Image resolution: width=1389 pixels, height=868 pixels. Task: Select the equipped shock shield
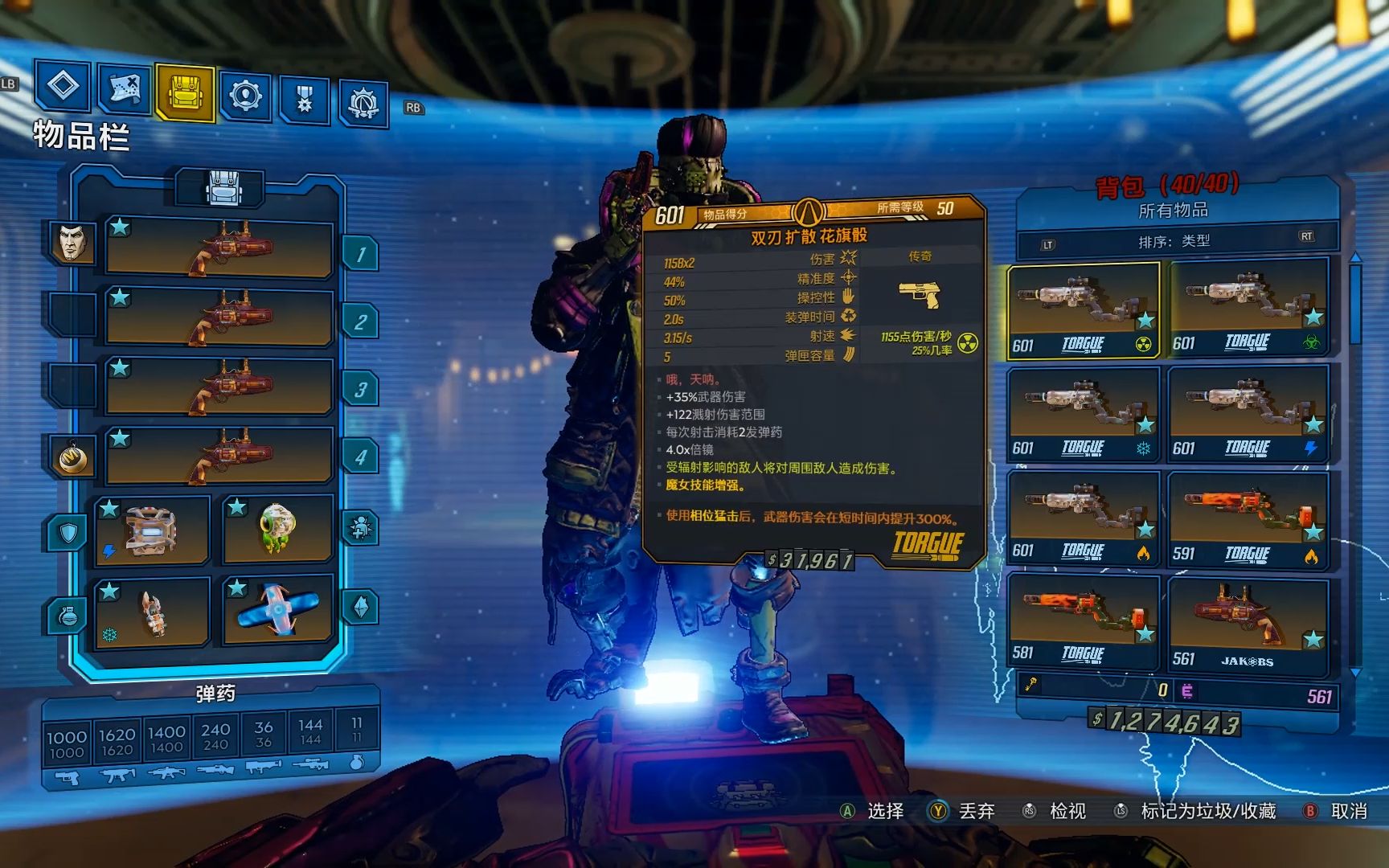click(x=152, y=530)
